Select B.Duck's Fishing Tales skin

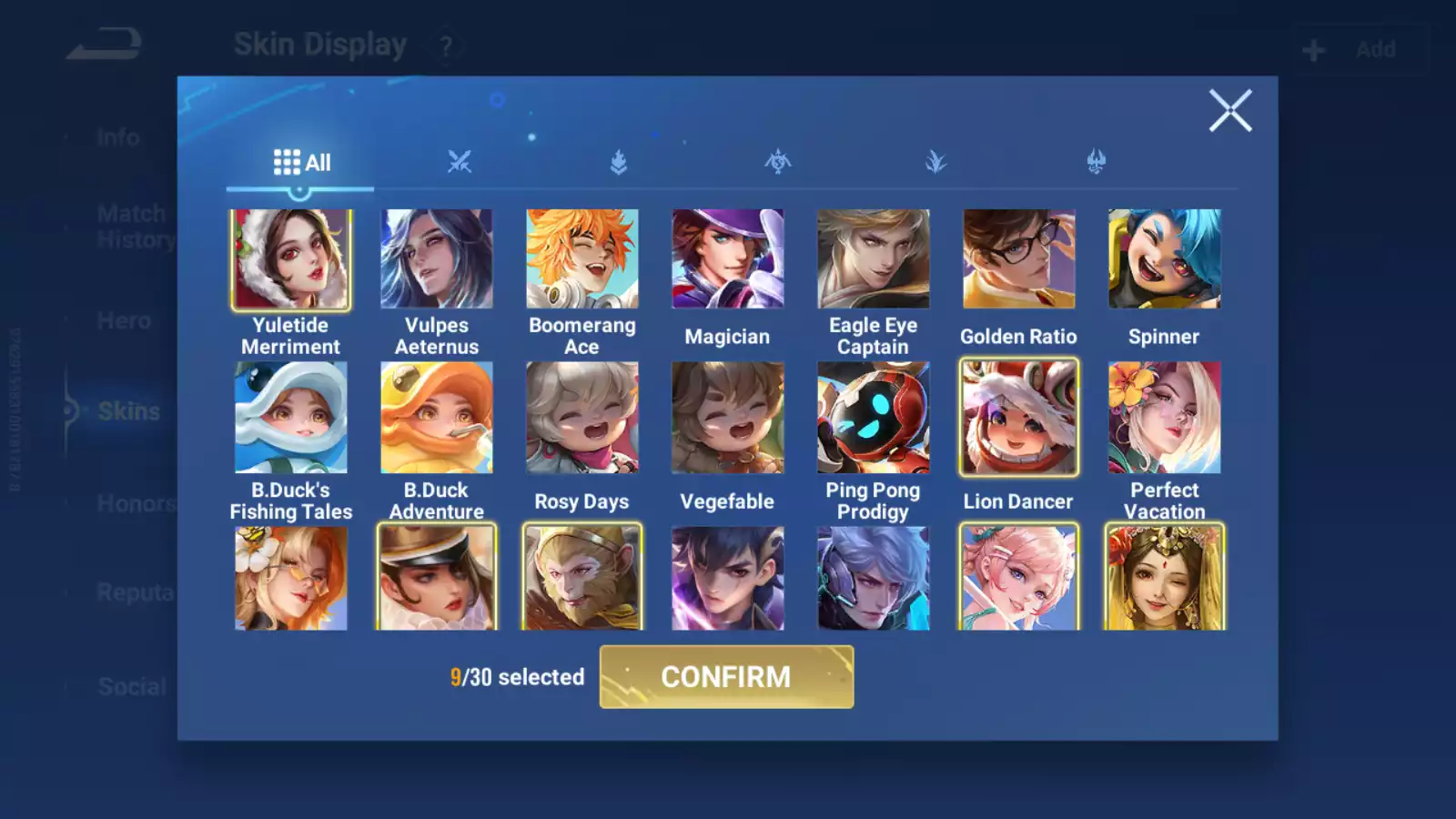[291, 418]
